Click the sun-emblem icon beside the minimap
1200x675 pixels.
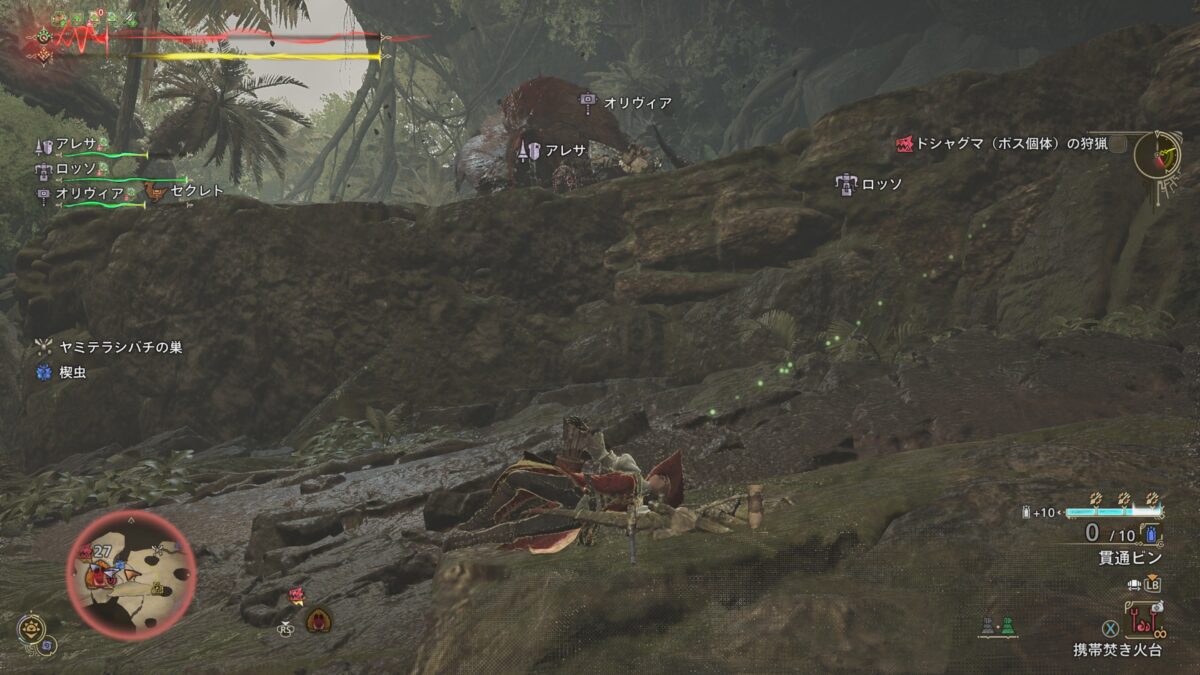pyautogui.click(x=31, y=628)
